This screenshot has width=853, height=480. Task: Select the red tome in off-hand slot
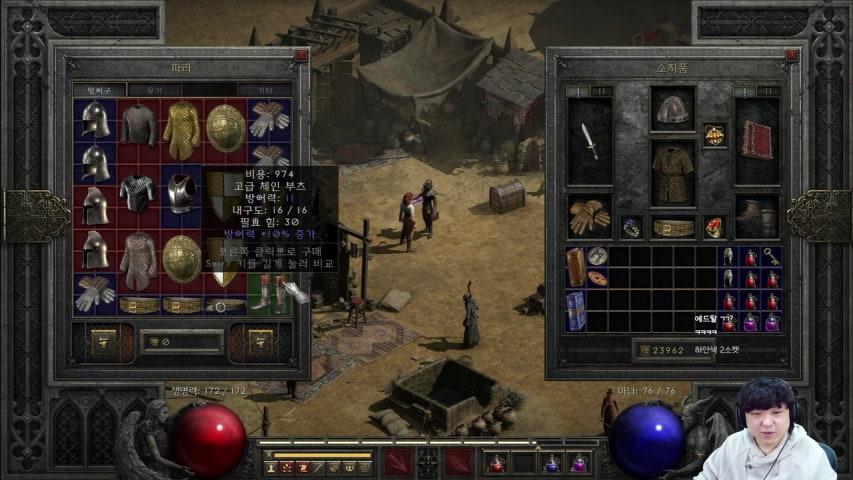757,142
